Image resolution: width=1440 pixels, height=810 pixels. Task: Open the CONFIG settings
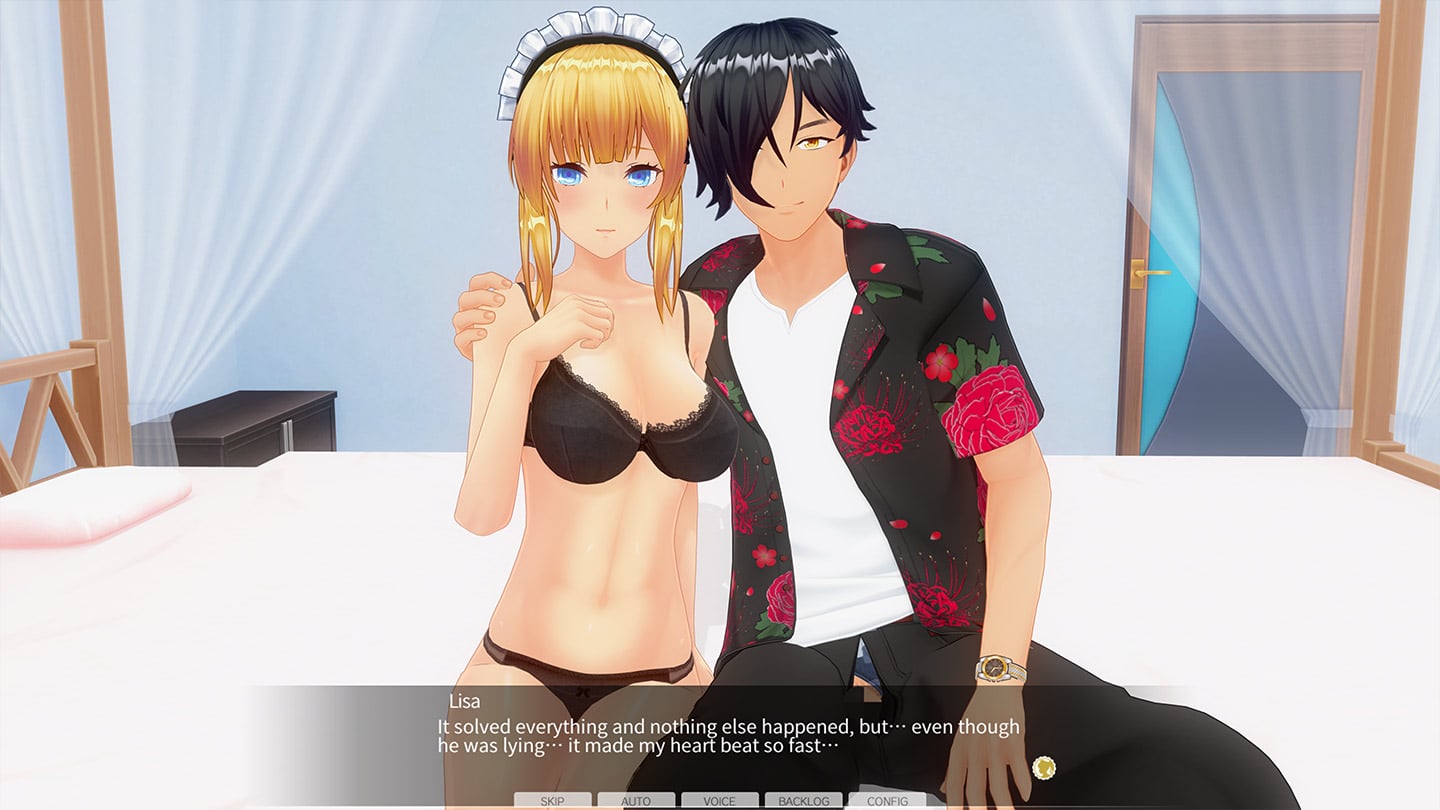click(887, 801)
